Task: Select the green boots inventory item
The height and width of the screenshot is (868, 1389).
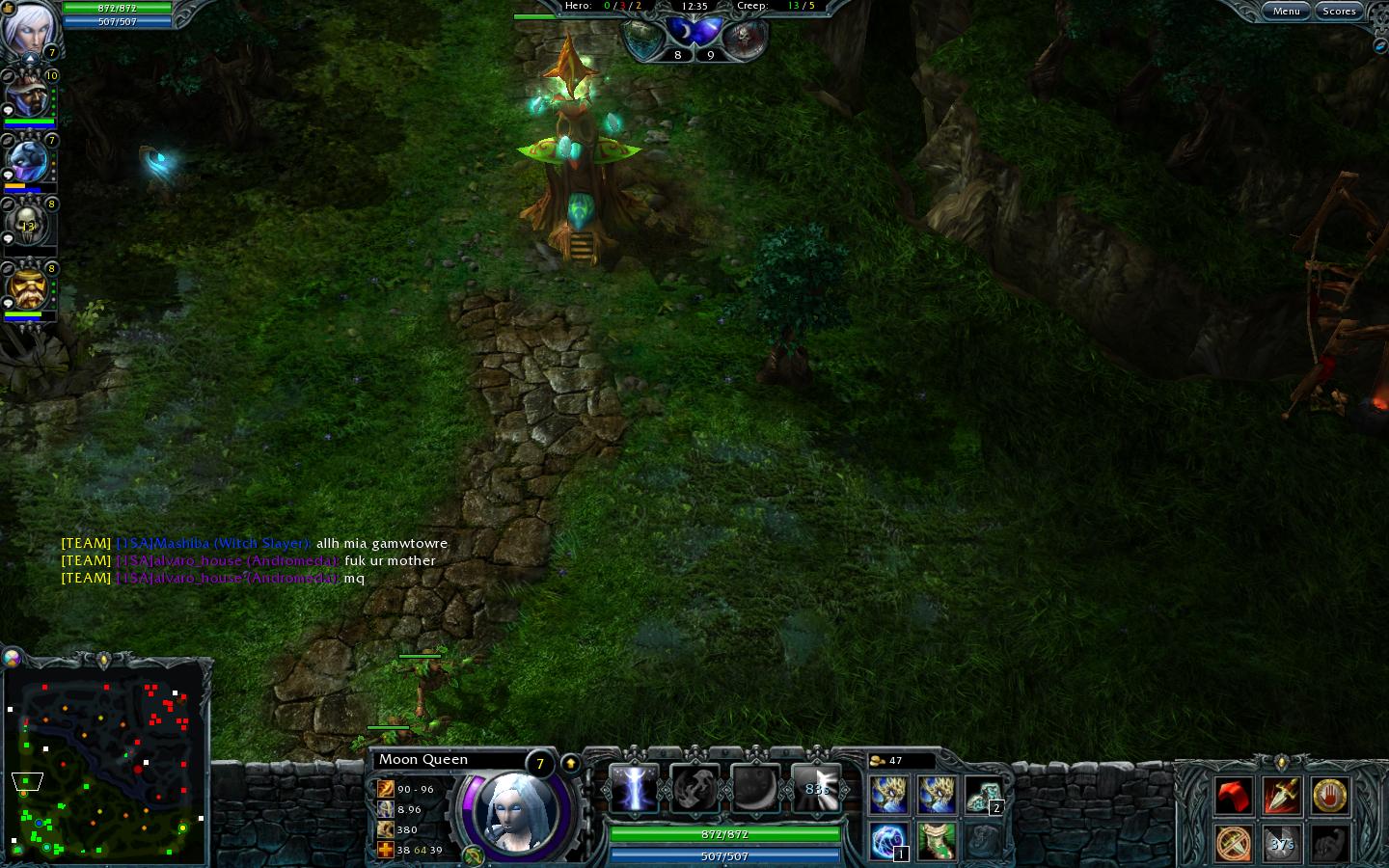Action: pos(936,841)
